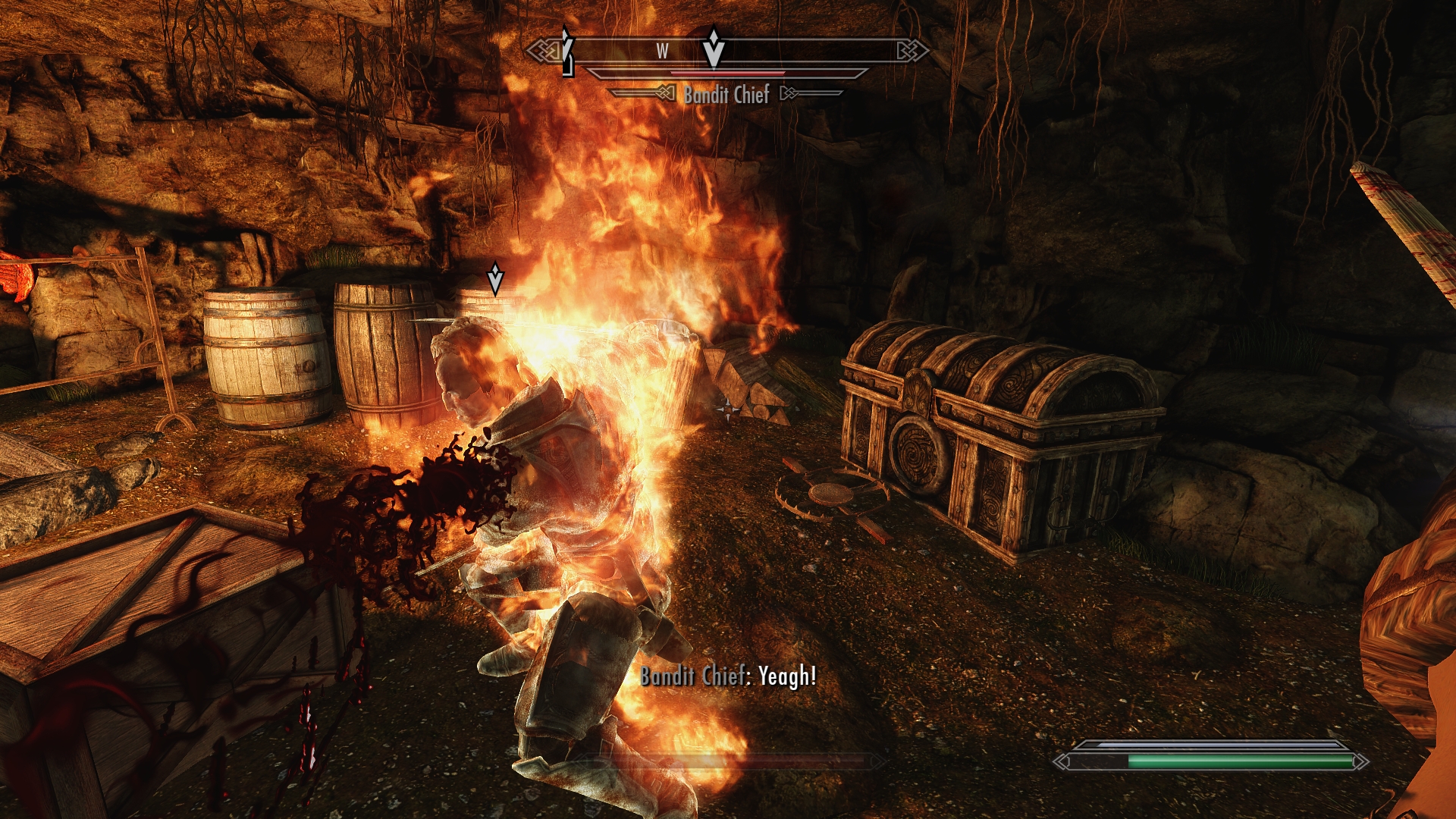Click the floating quest marker above the barrels

[x=495, y=279]
